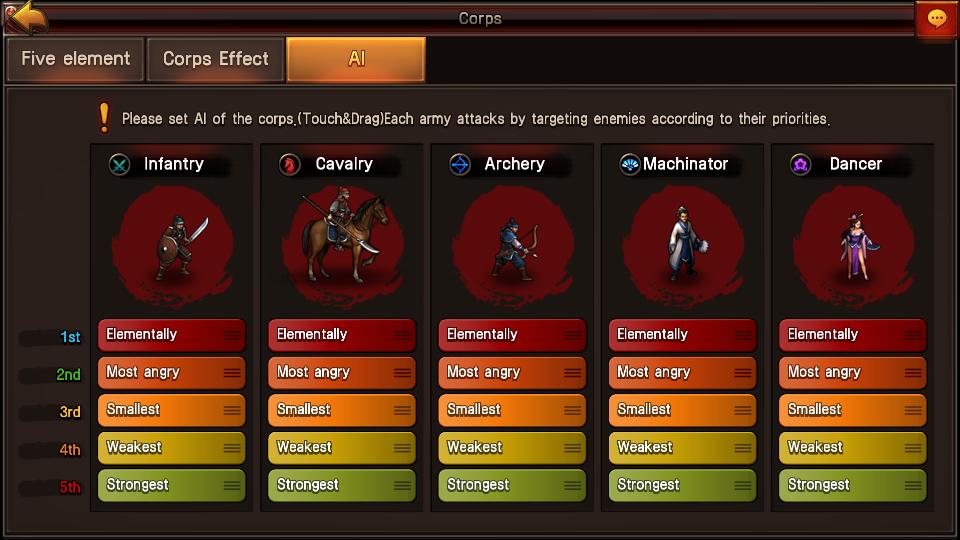The image size is (960, 540).
Task: Click Archery's Strongest priority bar
Action: [x=512, y=485]
